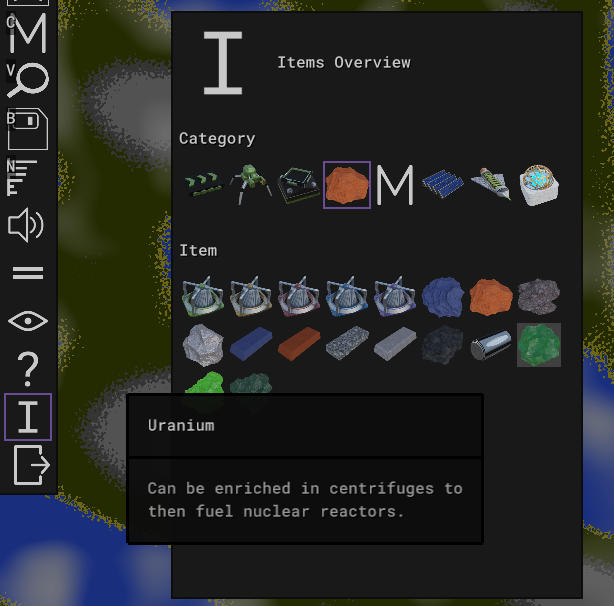Select the black coal item
The width and height of the screenshot is (614, 606).
[443, 345]
